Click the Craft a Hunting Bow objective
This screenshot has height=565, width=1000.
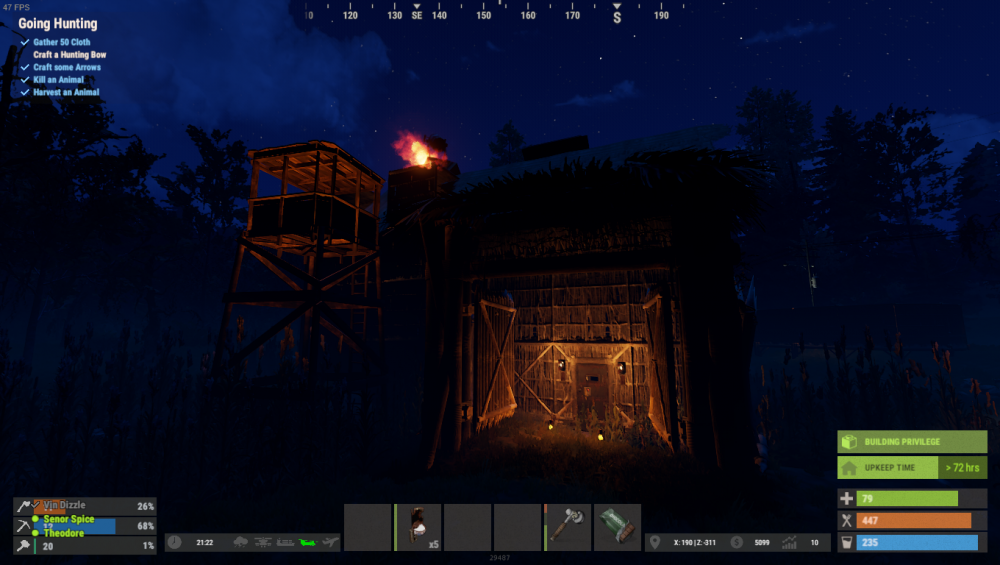69,55
